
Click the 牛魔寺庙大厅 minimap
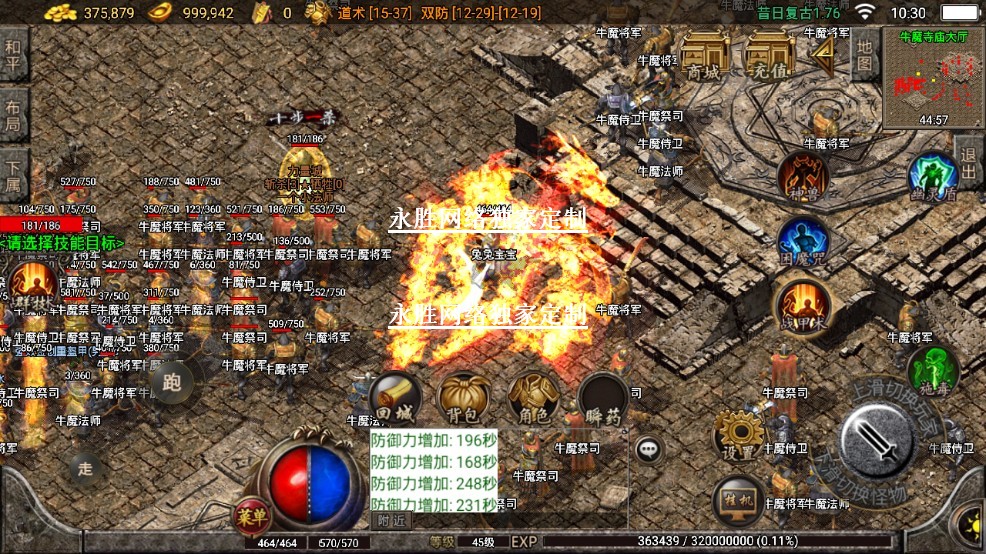click(933, 79)
